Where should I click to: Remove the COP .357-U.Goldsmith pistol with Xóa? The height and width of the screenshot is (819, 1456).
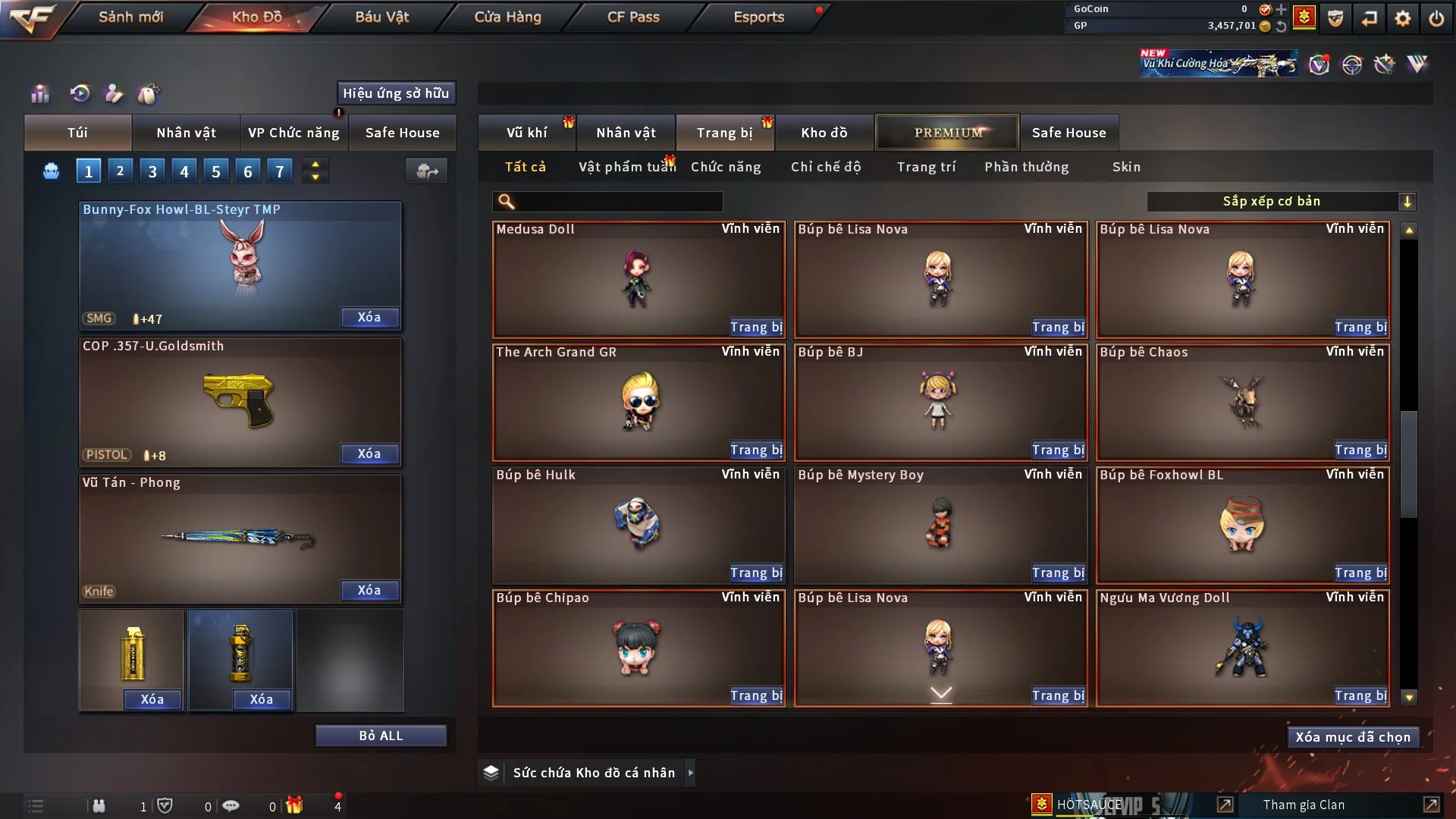pos(369,453)
